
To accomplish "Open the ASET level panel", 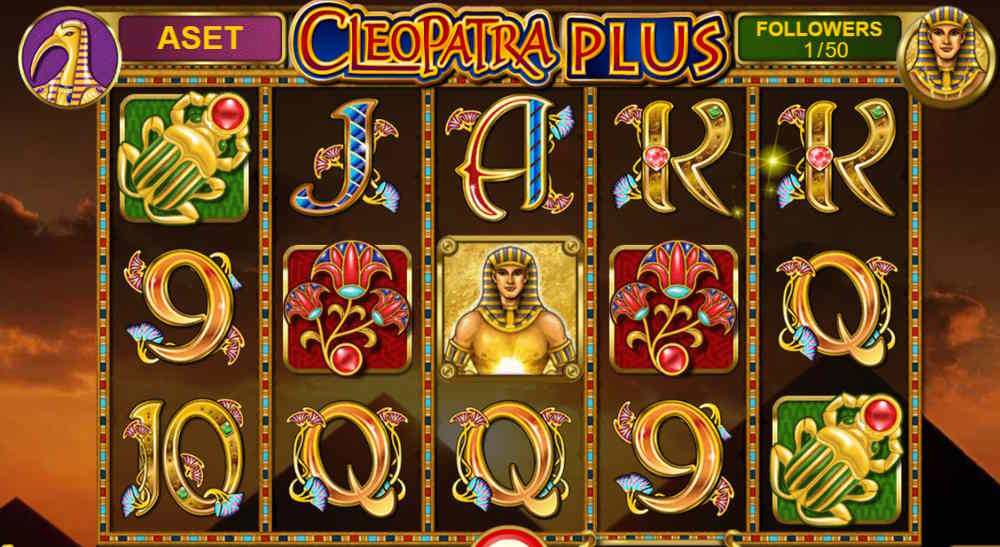I will coord(200,39).
